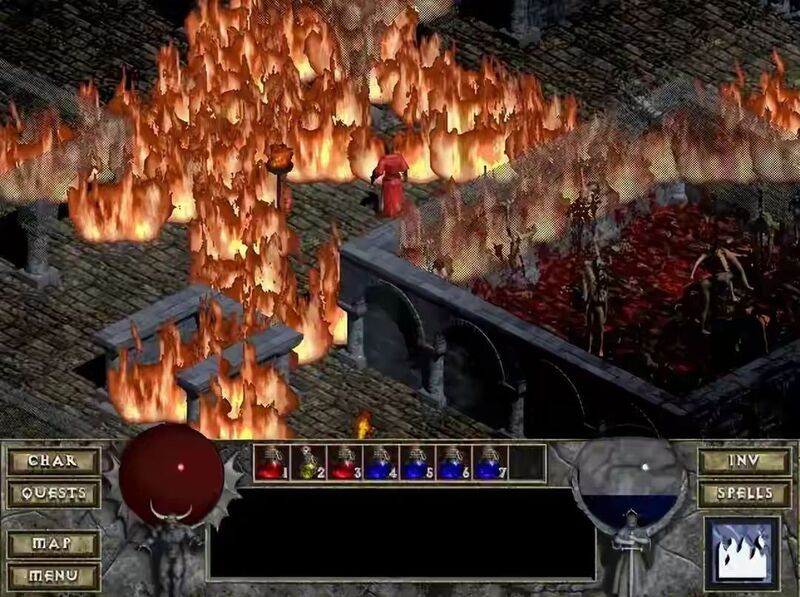Open the CHAR character sheet
This screenshot has width=800, height=597.
pos(54,461)
